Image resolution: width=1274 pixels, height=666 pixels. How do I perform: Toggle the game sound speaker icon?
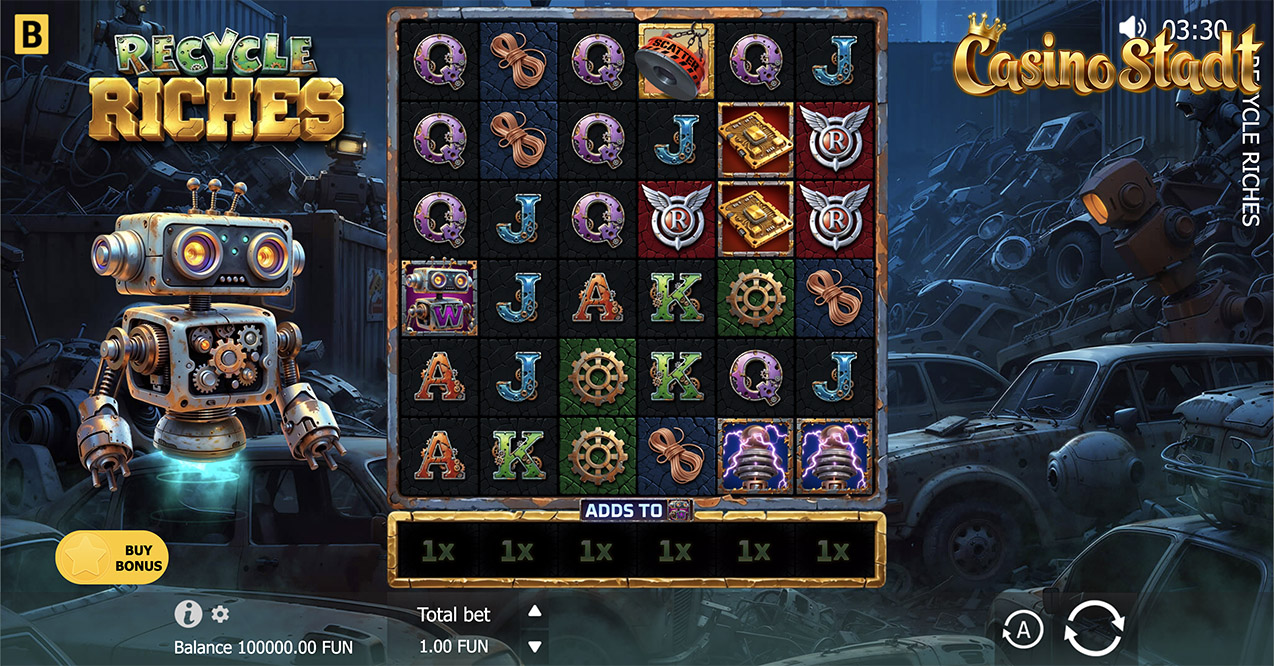click(1132, 27)
